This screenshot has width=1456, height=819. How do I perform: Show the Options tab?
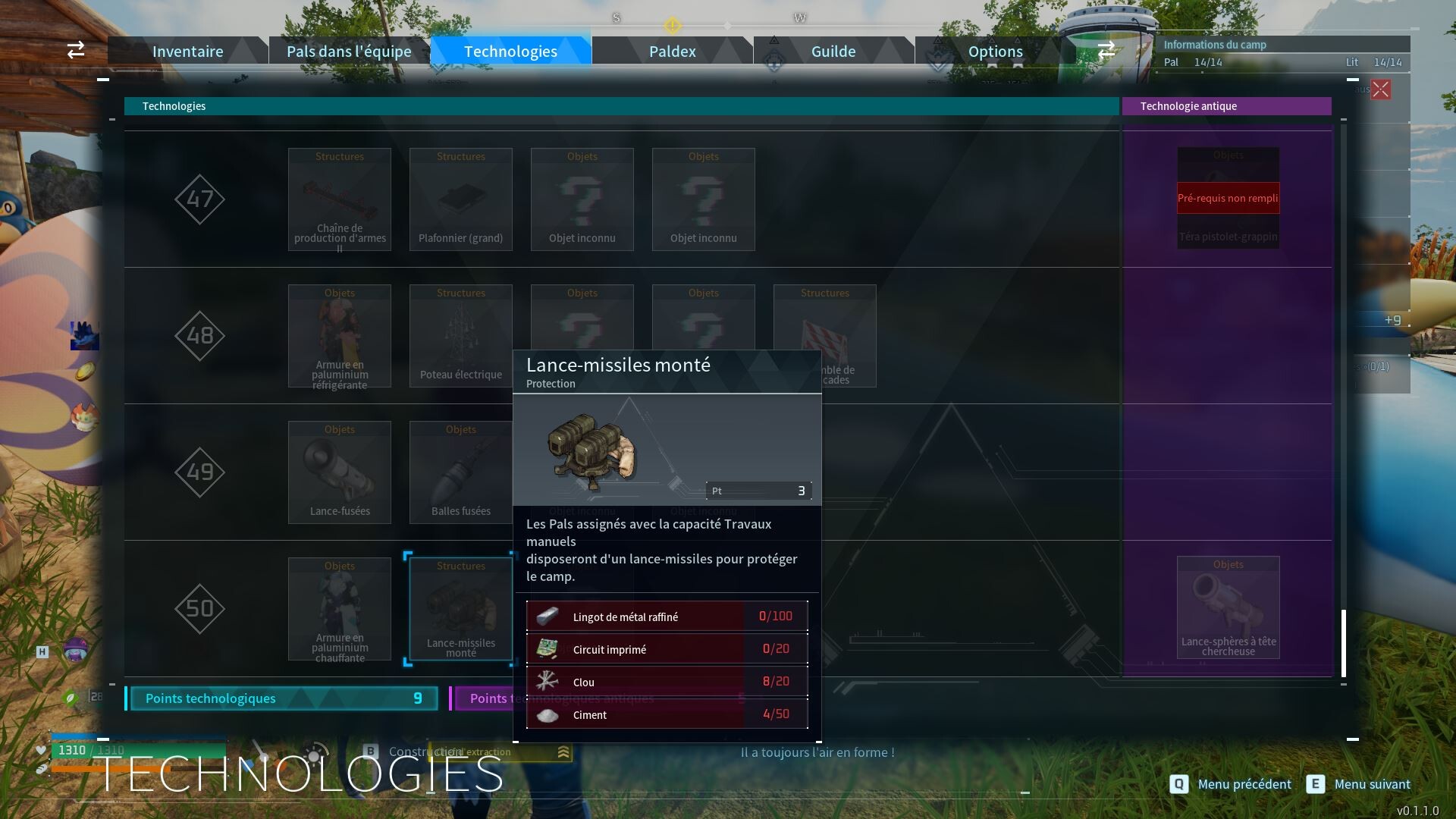[x=995, y=52]
